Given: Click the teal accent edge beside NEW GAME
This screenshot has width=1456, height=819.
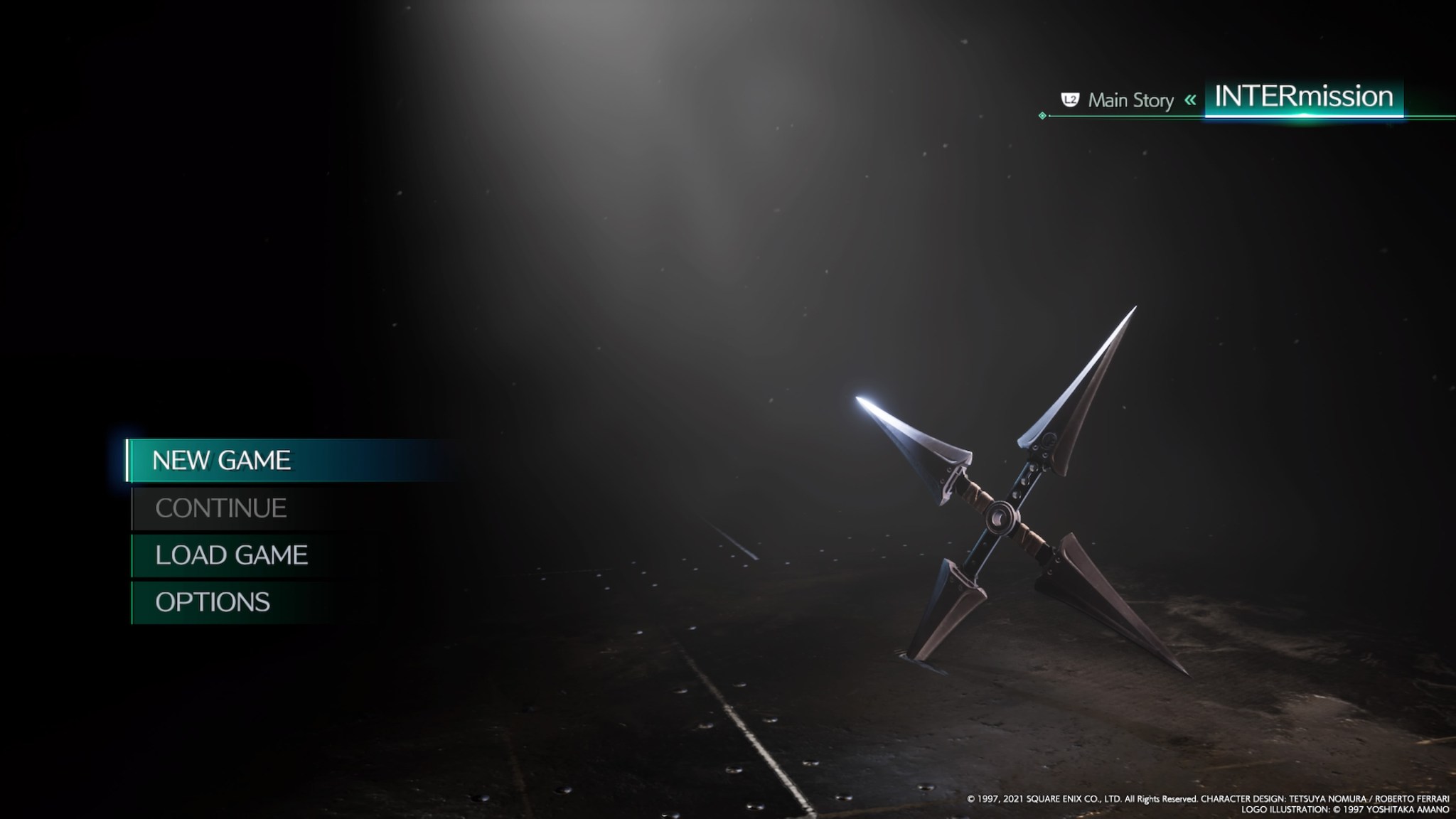Looking at the screenshot, I should tap(129, 460).
